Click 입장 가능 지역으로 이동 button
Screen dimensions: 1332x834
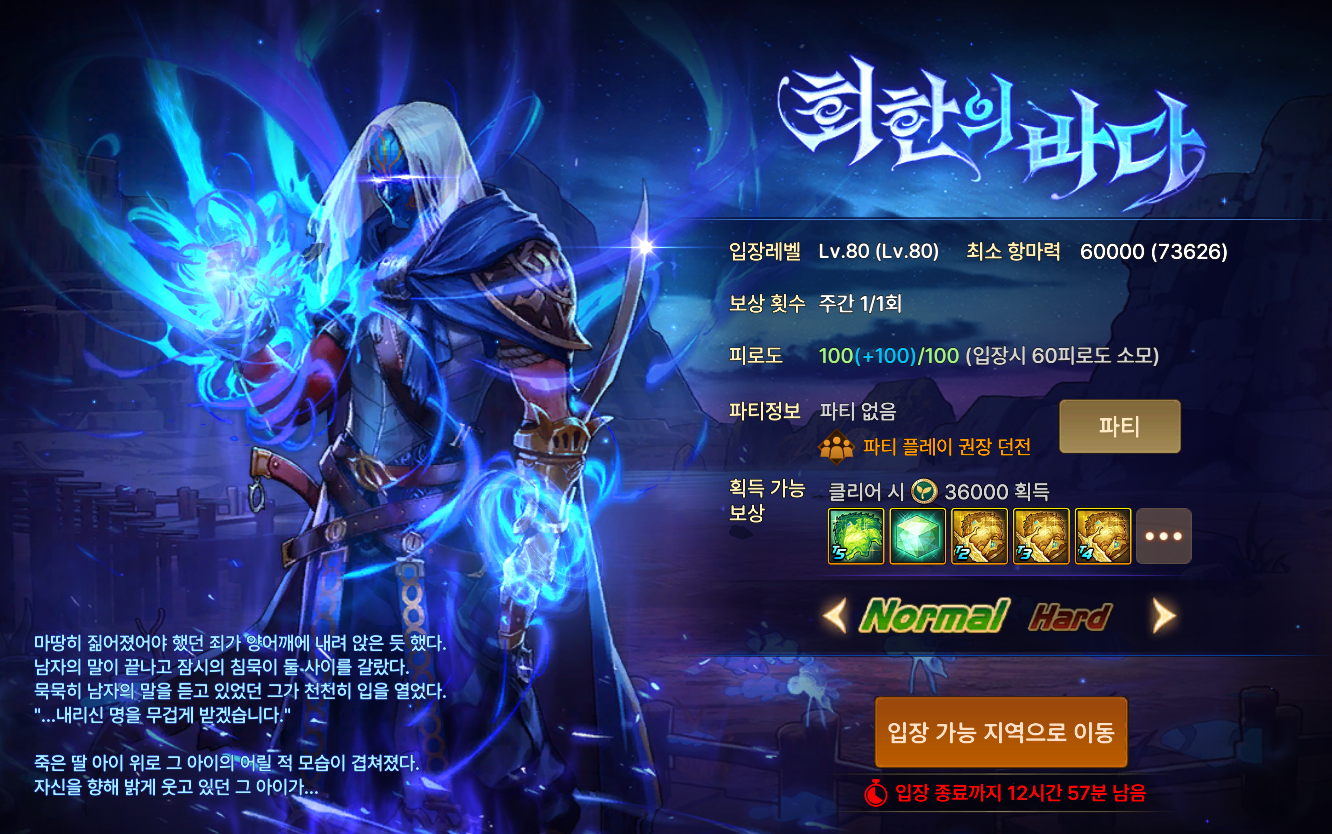coord(1000,733)
